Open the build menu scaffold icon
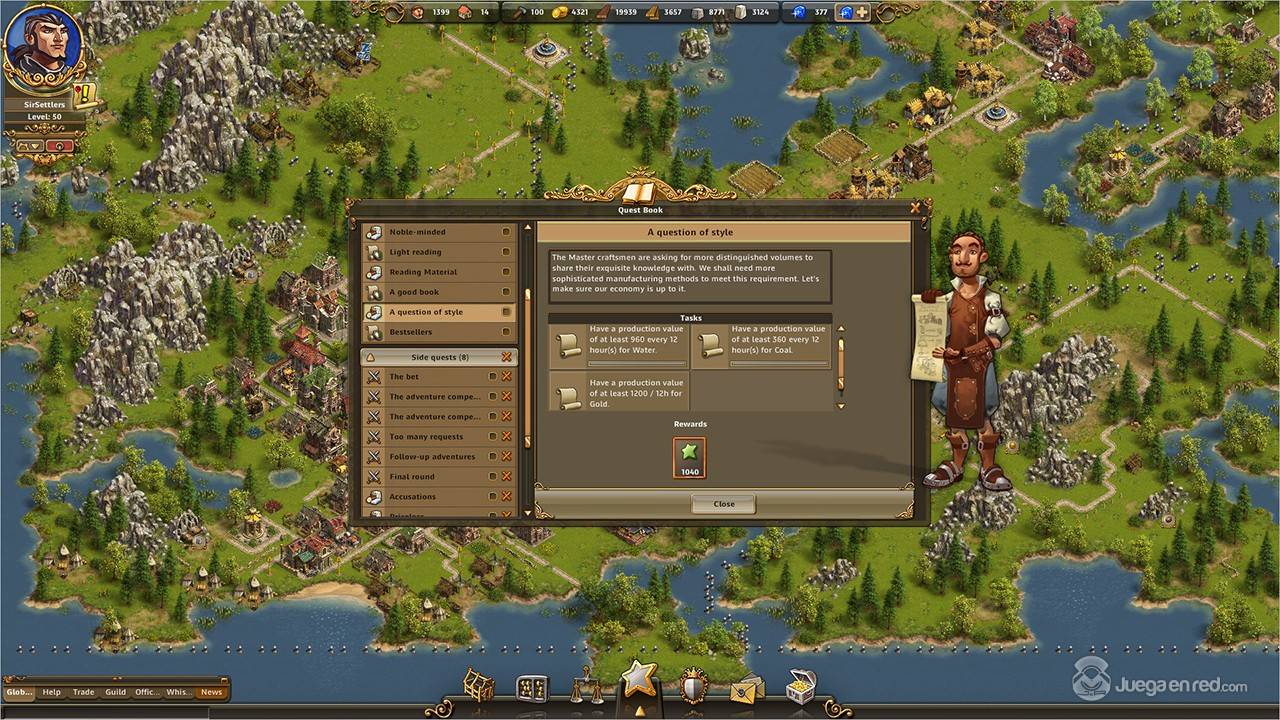 479,686
